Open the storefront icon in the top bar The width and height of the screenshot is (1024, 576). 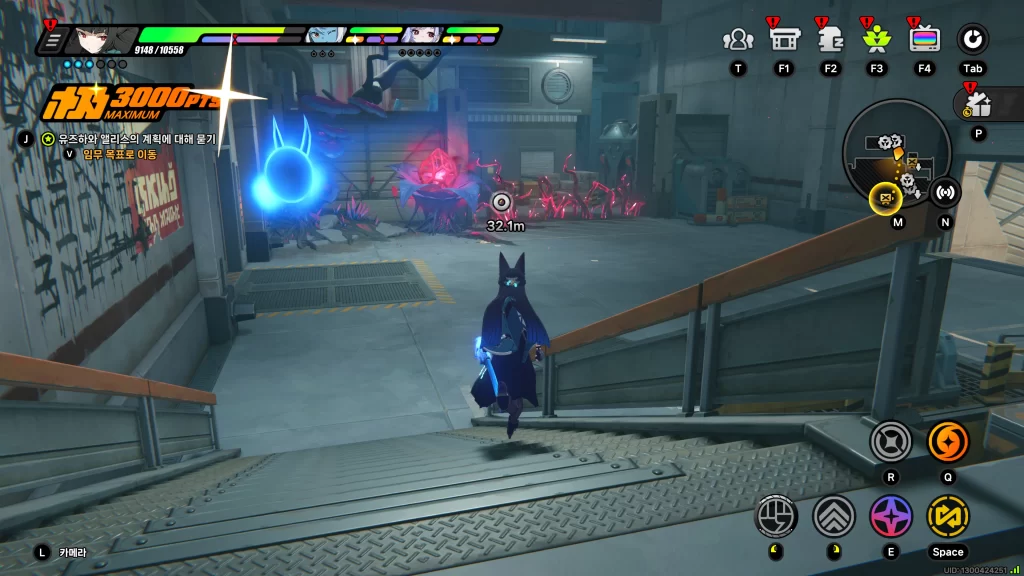tap(783, 39)
